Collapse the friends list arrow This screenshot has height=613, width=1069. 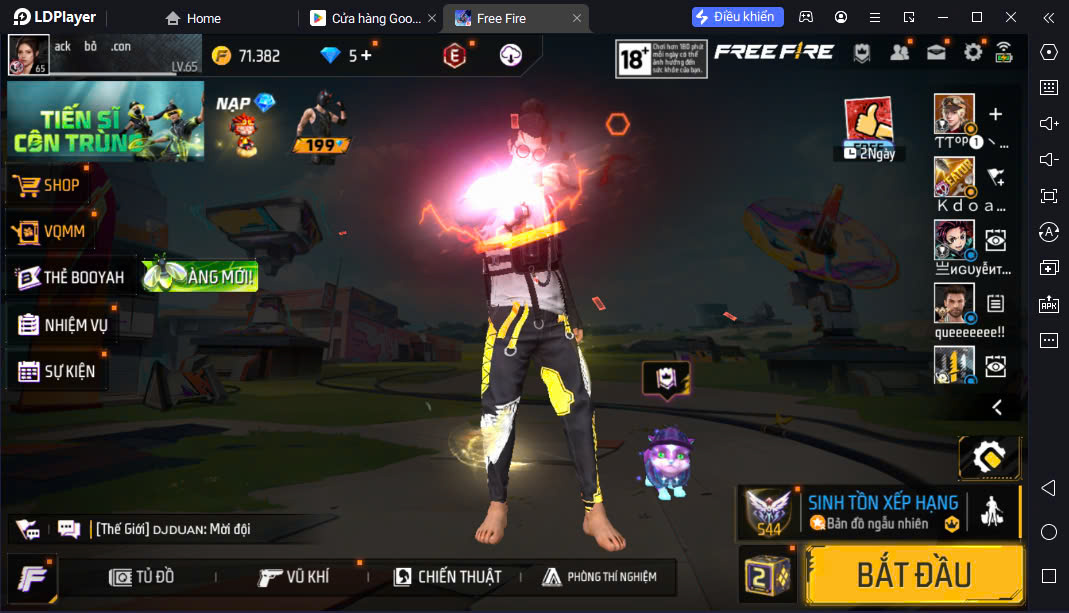(996, 407)
